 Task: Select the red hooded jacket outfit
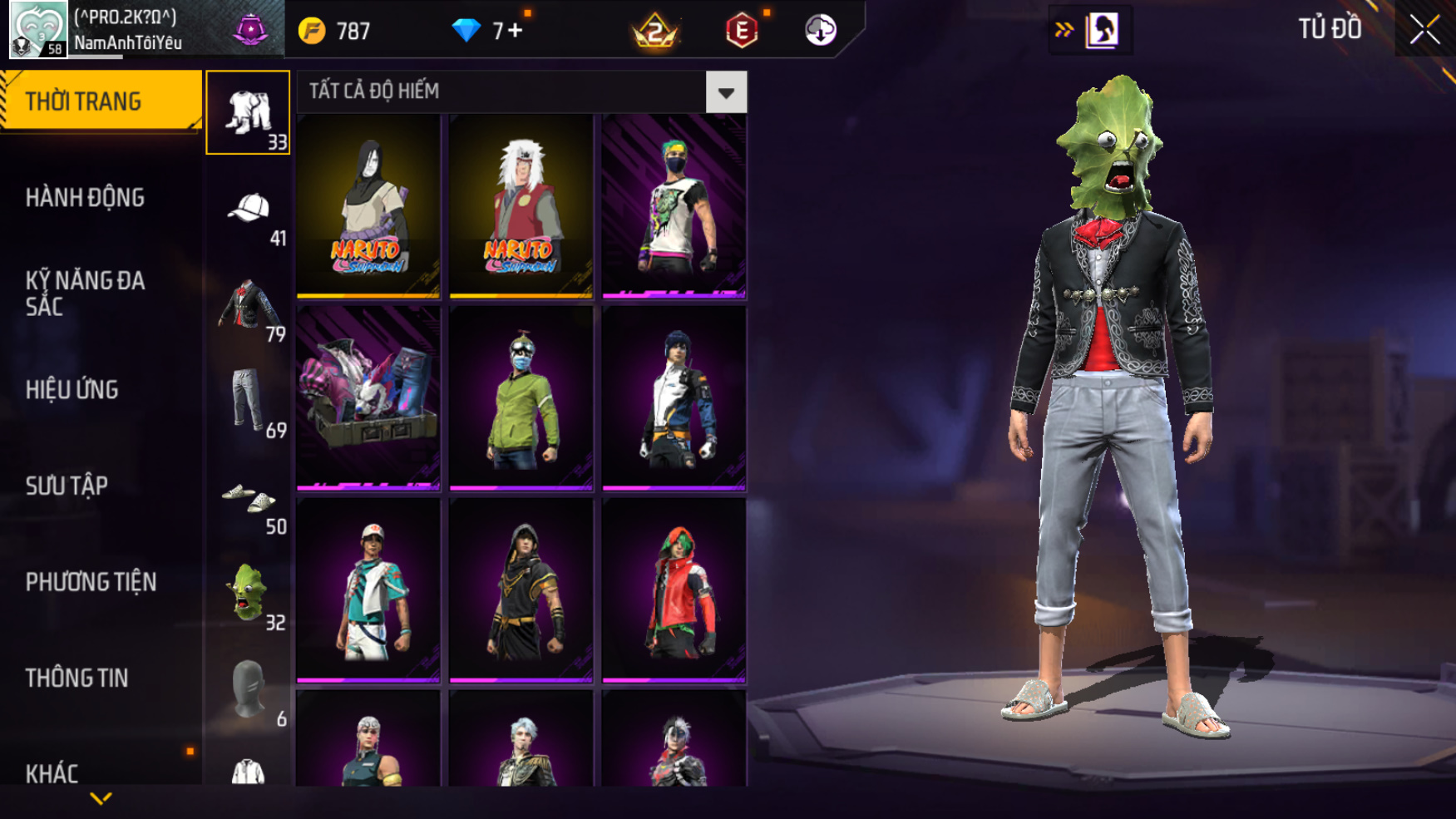(x=674, y=590)
